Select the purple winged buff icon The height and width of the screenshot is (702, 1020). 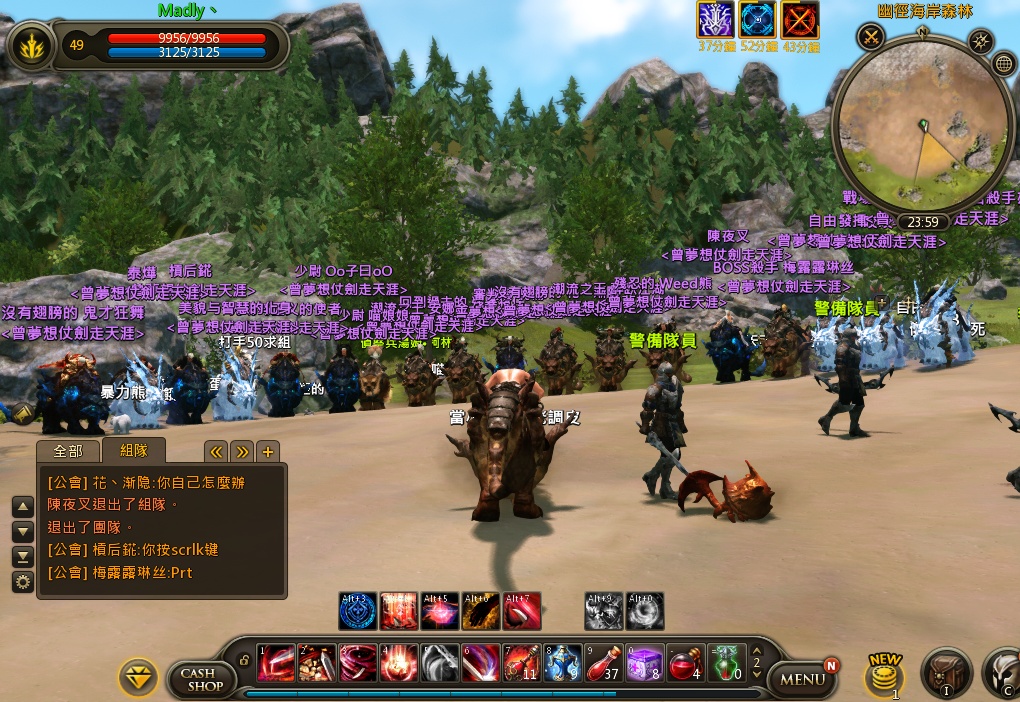[x=715, y=20]
